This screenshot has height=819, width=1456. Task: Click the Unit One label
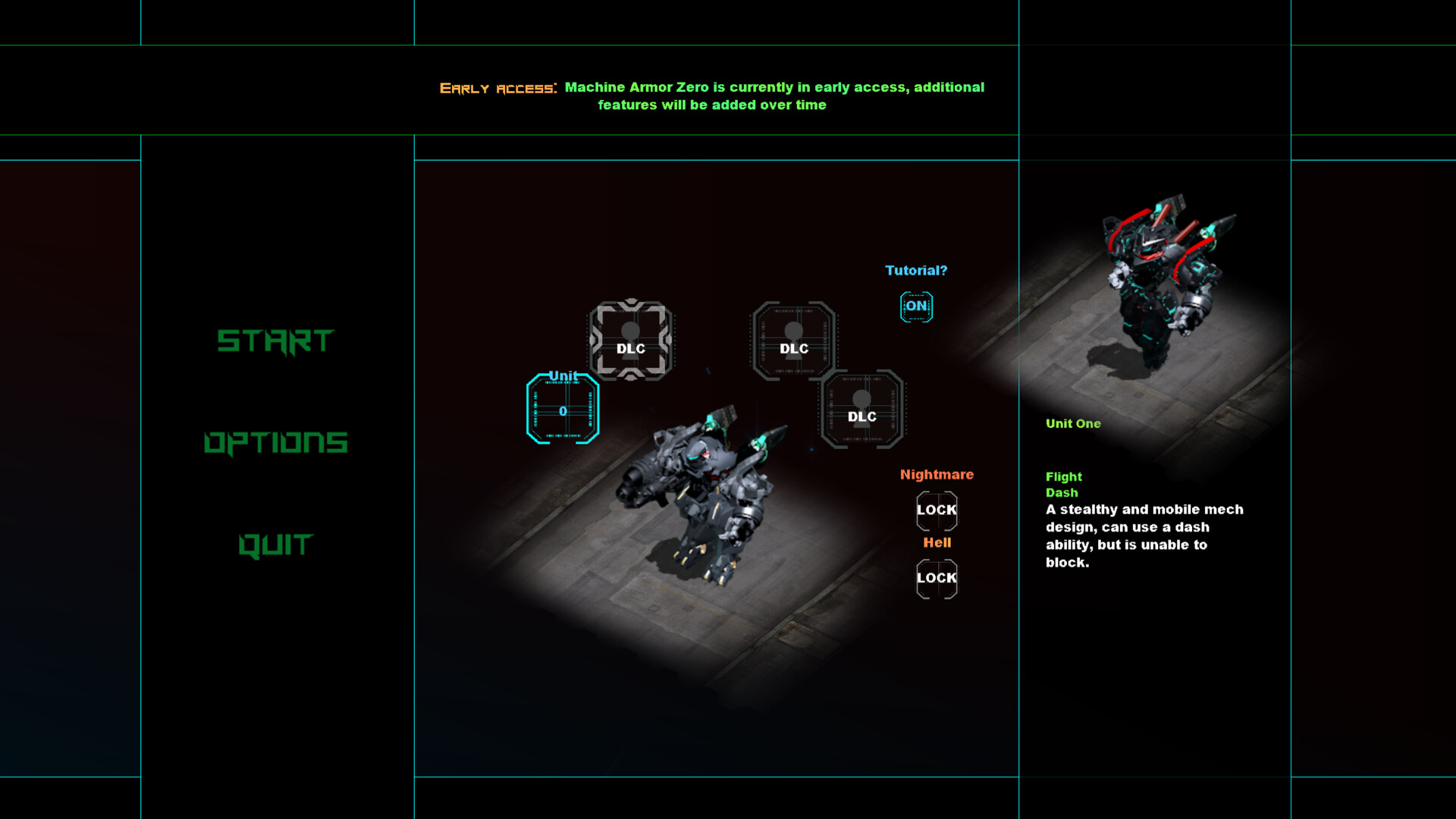click(x=1074, y=423)
